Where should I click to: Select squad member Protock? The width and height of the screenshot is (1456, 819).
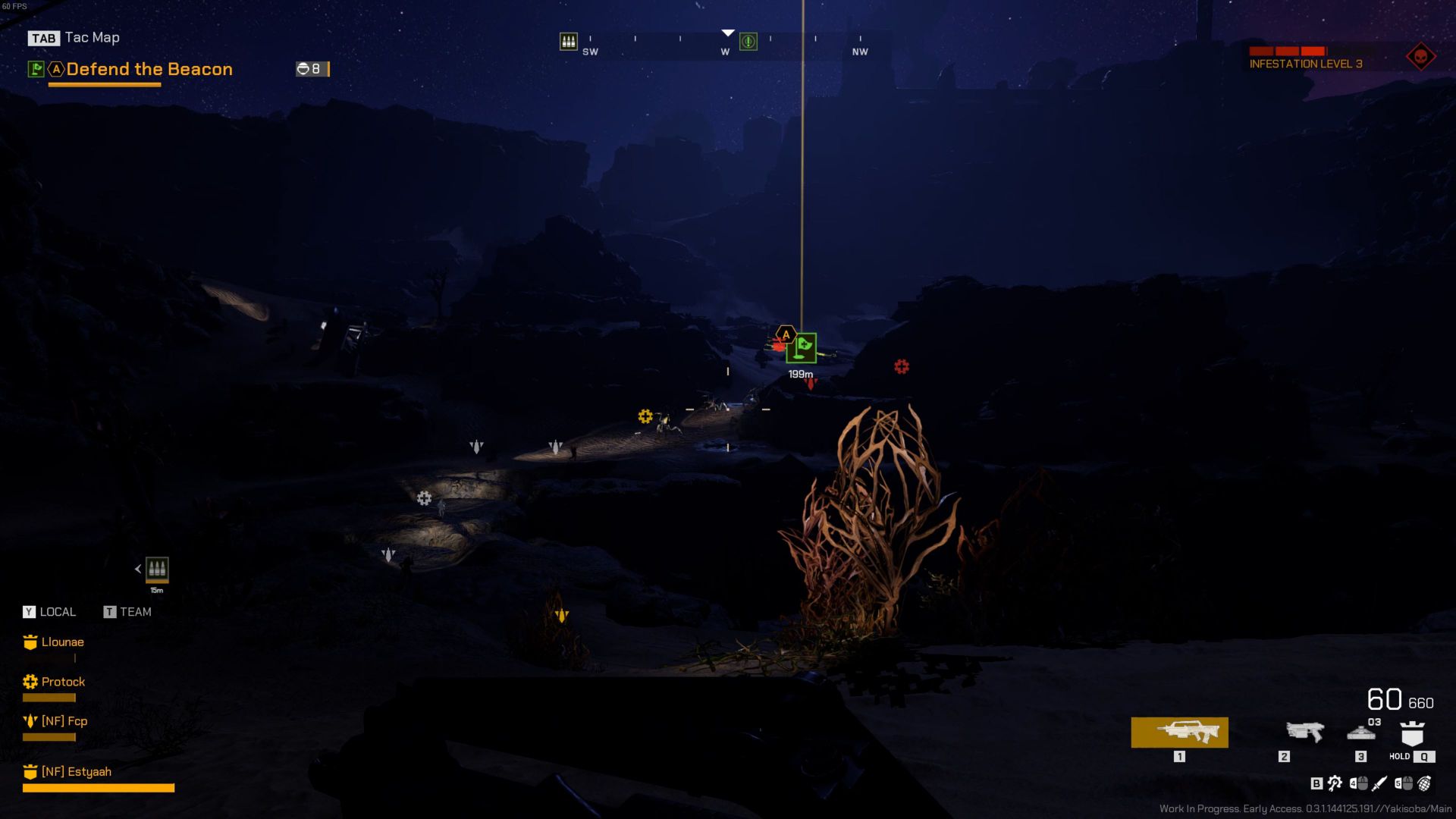(x=63, y=682)
